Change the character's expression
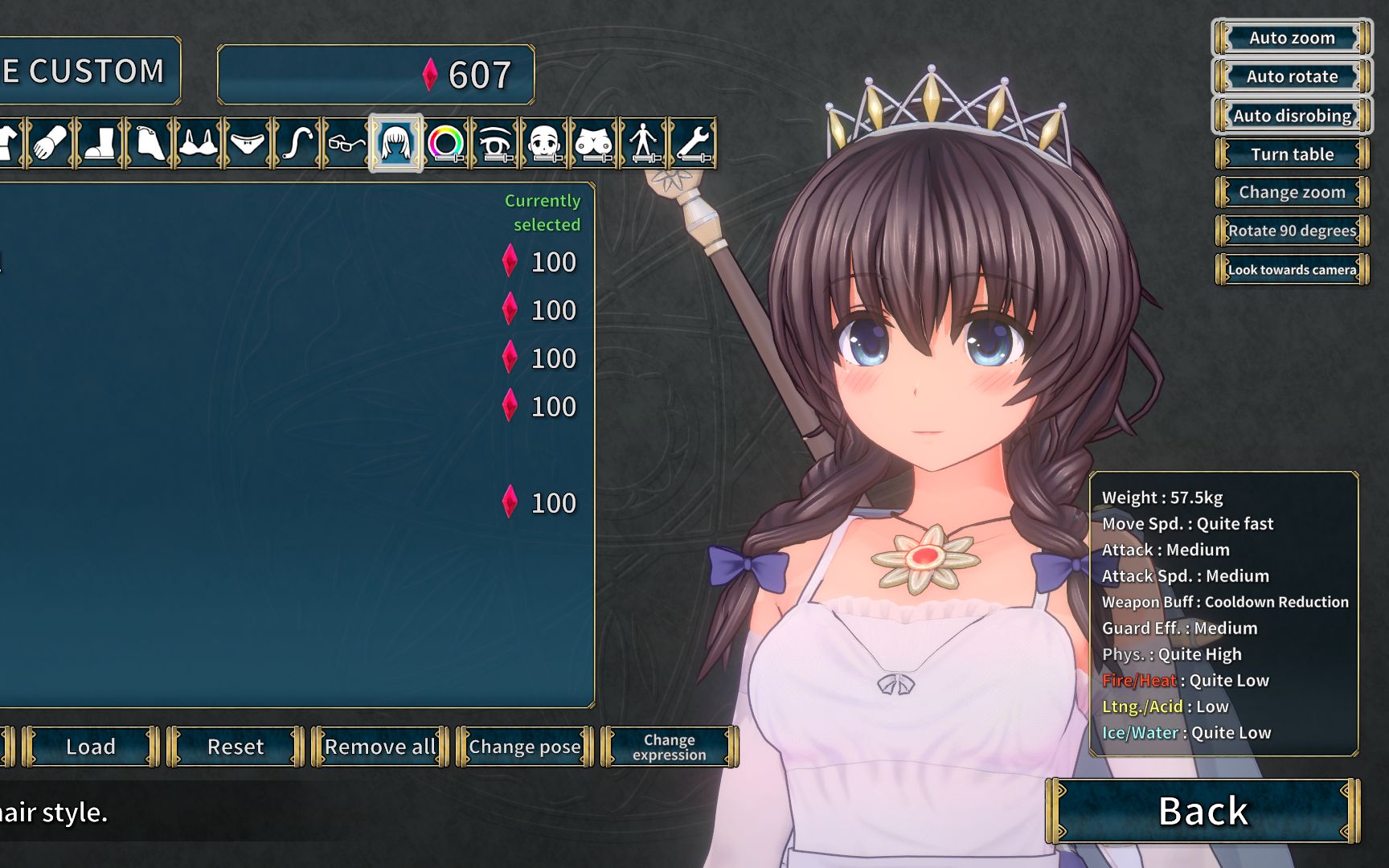1389x868 pixels. point(669,747)
